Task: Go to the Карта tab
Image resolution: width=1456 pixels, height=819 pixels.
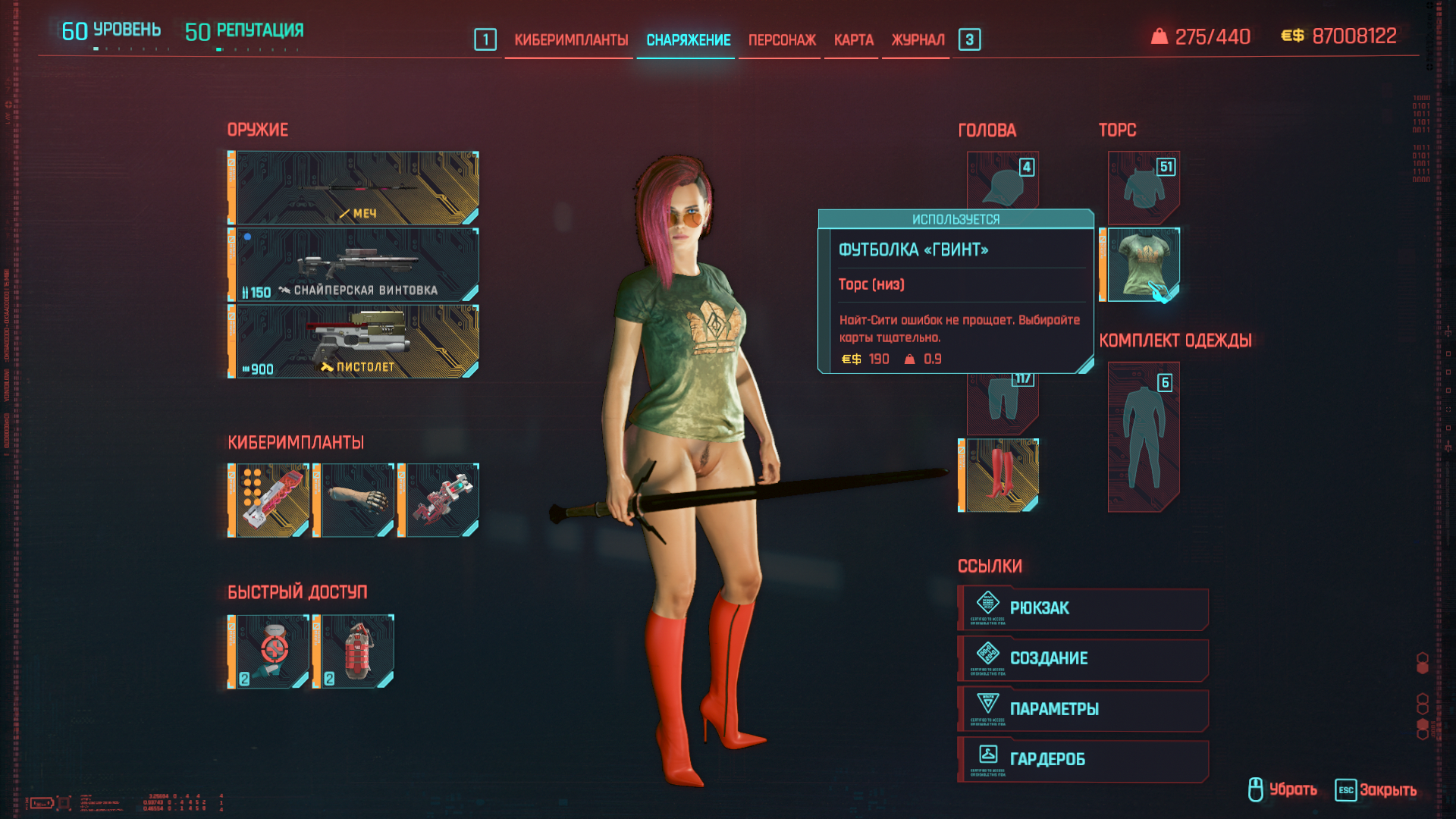Action: [853, 40]
